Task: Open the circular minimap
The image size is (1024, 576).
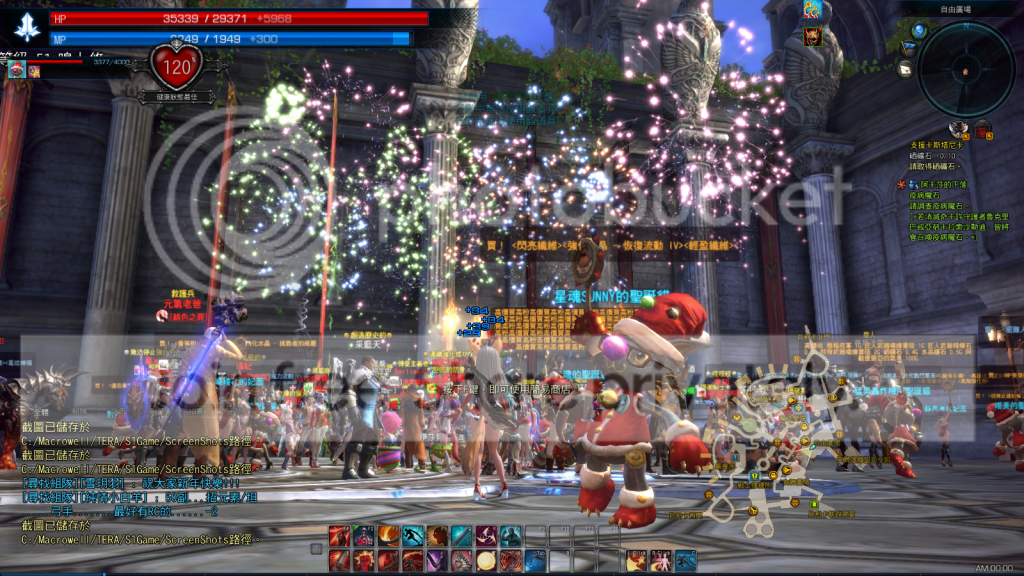Action: 966,68
